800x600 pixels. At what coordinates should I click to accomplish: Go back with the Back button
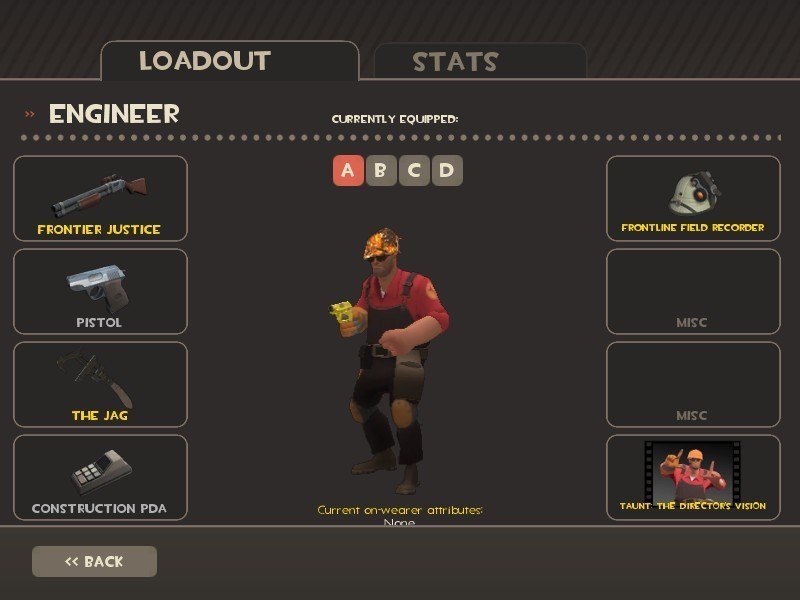click(94, 561)
